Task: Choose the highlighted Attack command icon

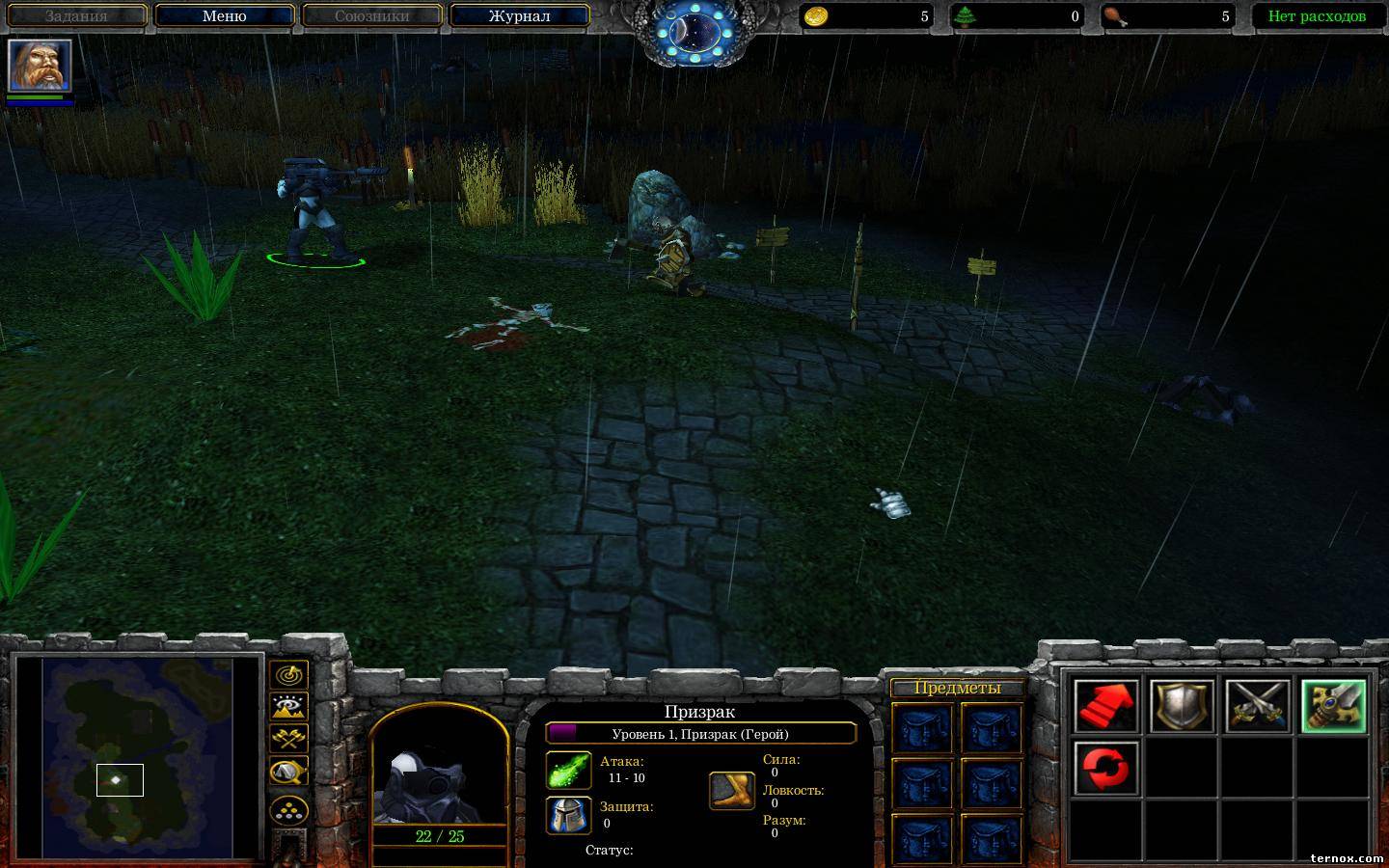Action: [1333, 706]
